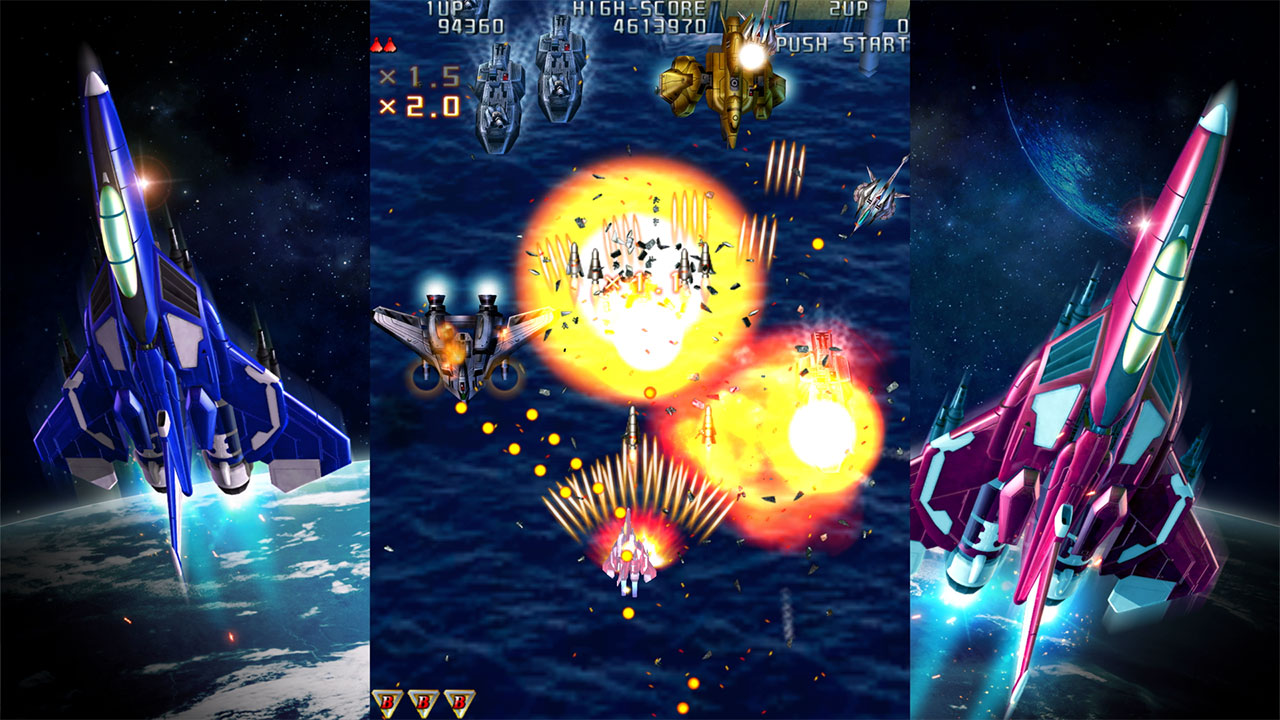Click the first Bomb stock icon
Viewport: 1280px width, 720px height.
point(389,700)
